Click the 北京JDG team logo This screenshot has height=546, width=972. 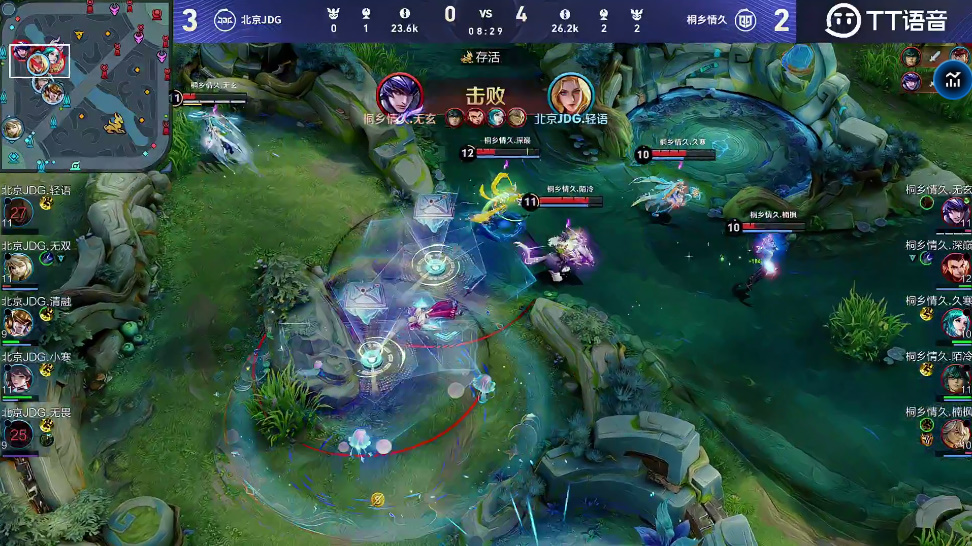point(224,20)
